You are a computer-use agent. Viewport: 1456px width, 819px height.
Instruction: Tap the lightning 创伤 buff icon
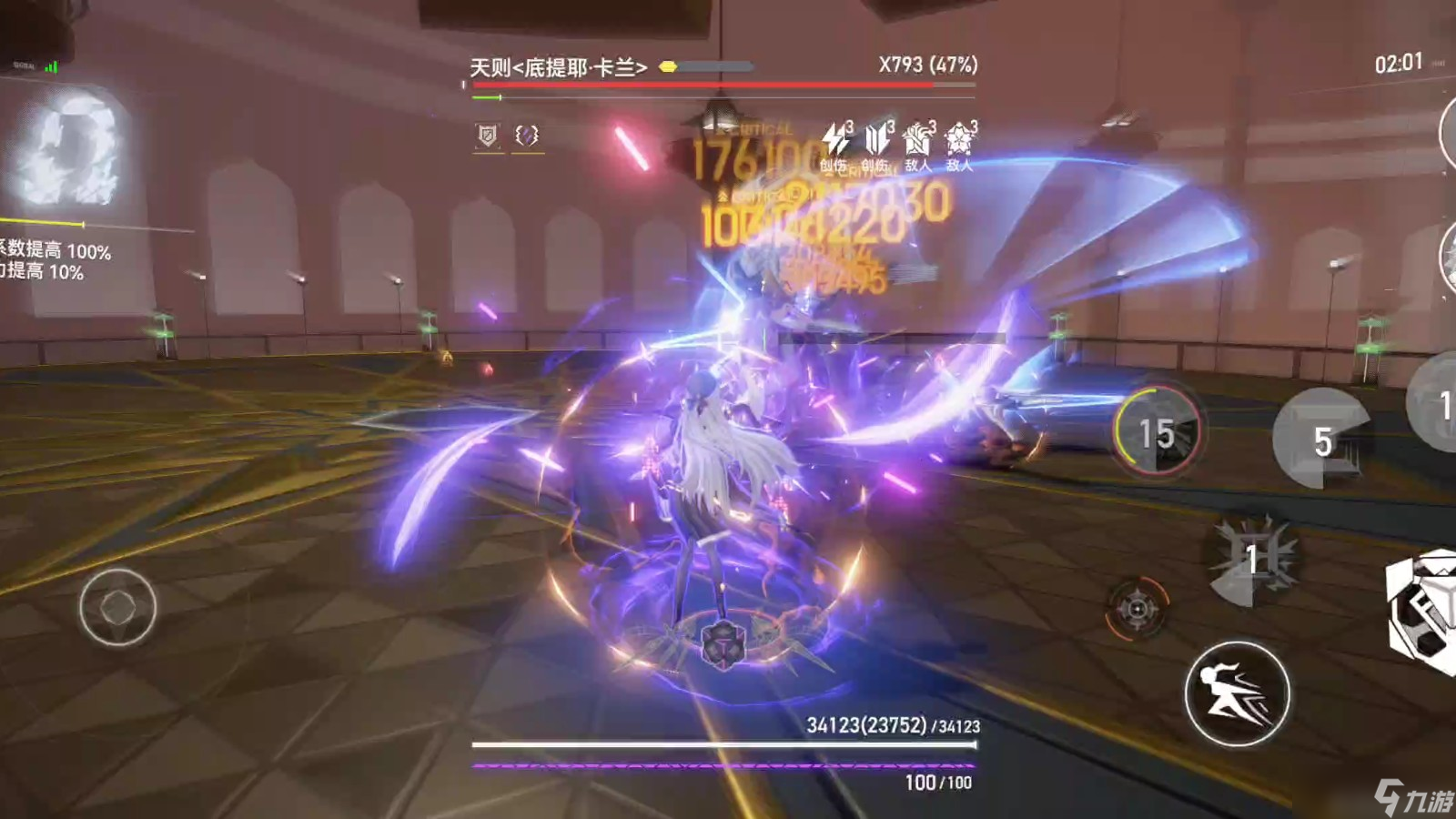pos(833,138)
